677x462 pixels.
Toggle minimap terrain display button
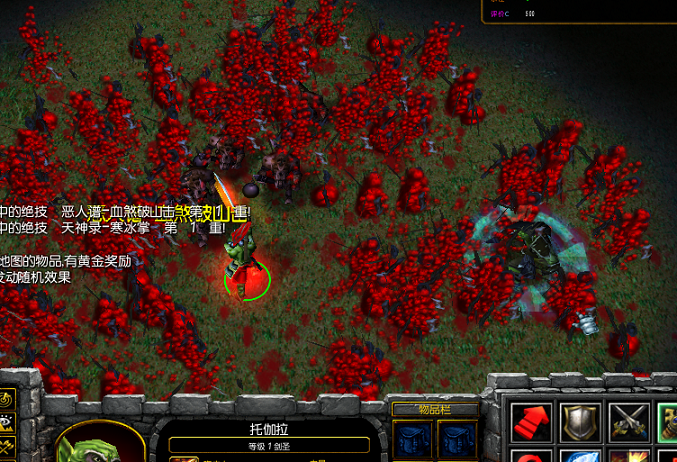7,425
